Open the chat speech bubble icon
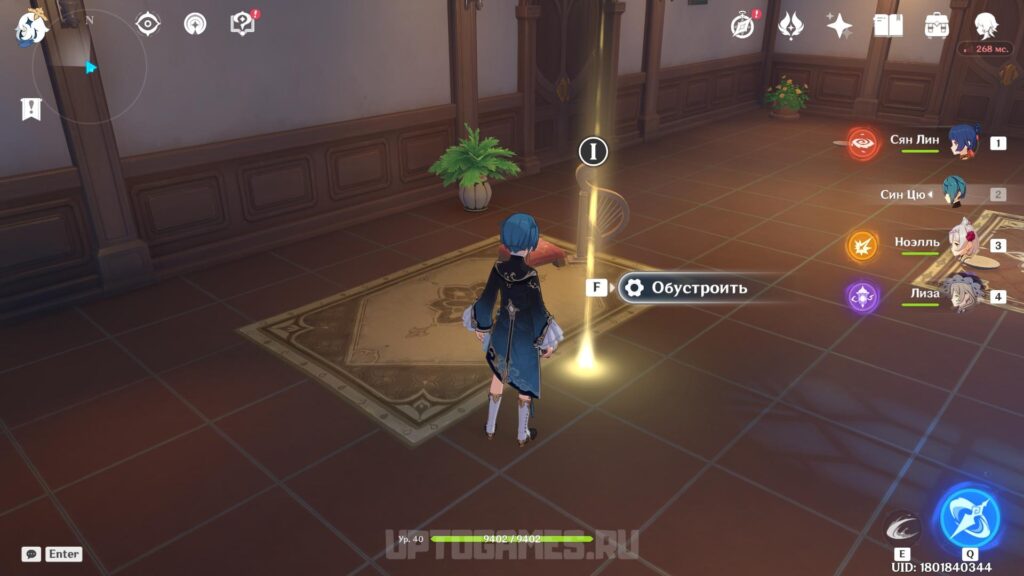 (31, 553)
